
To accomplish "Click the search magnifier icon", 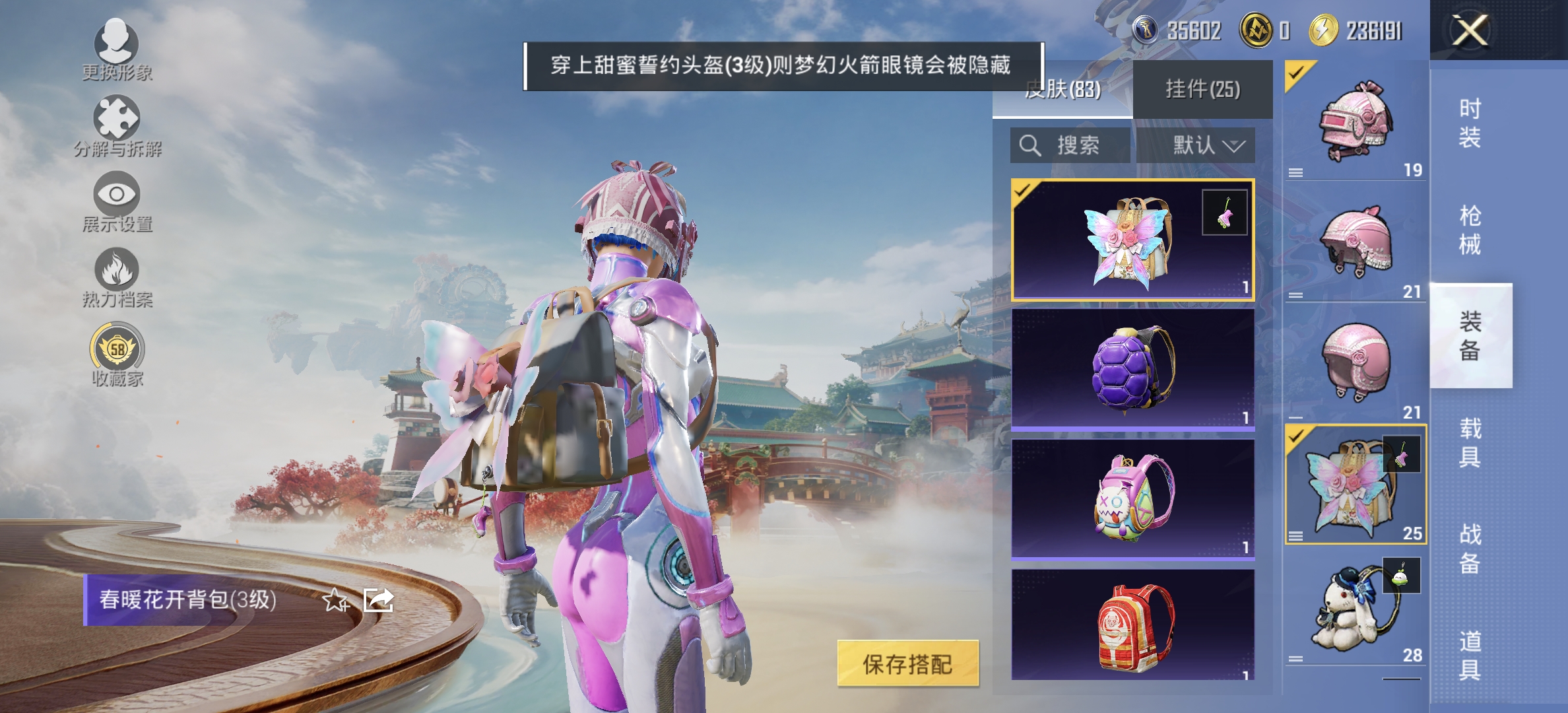I will tap(1030, 146).
